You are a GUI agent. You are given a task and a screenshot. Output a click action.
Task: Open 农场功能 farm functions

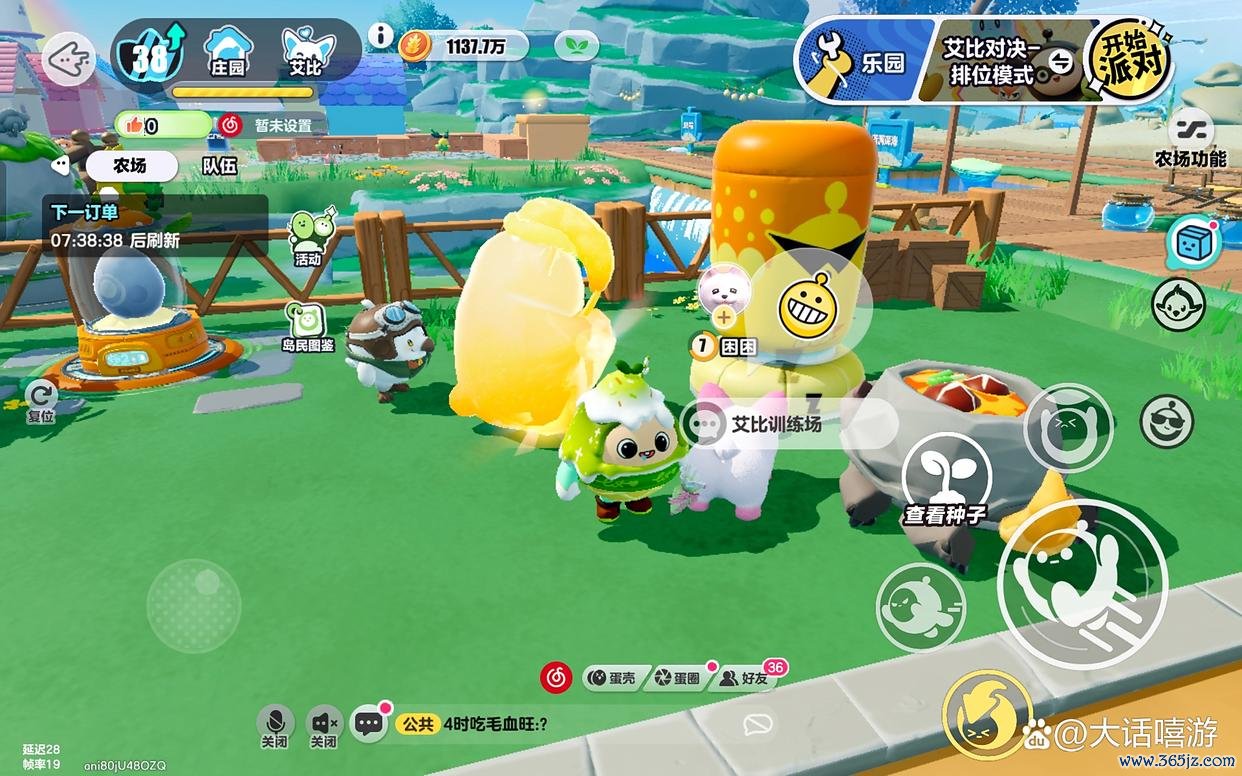coord(1190,139)
